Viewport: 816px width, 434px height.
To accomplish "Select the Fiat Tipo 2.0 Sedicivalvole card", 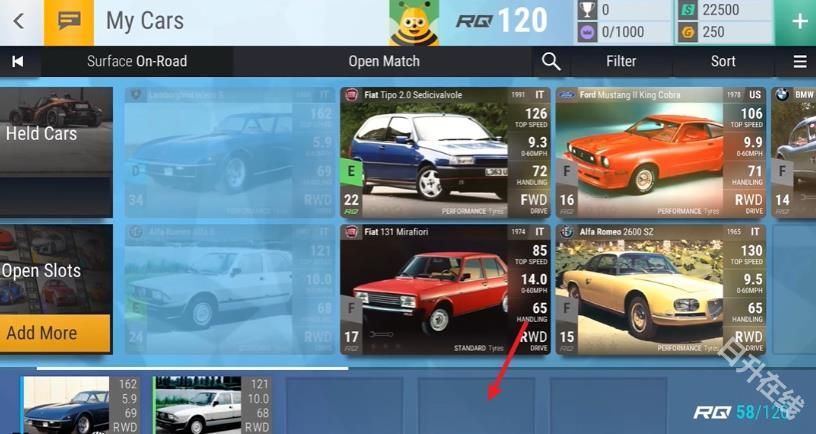I will pyautogui.click(x=445, y=152).
